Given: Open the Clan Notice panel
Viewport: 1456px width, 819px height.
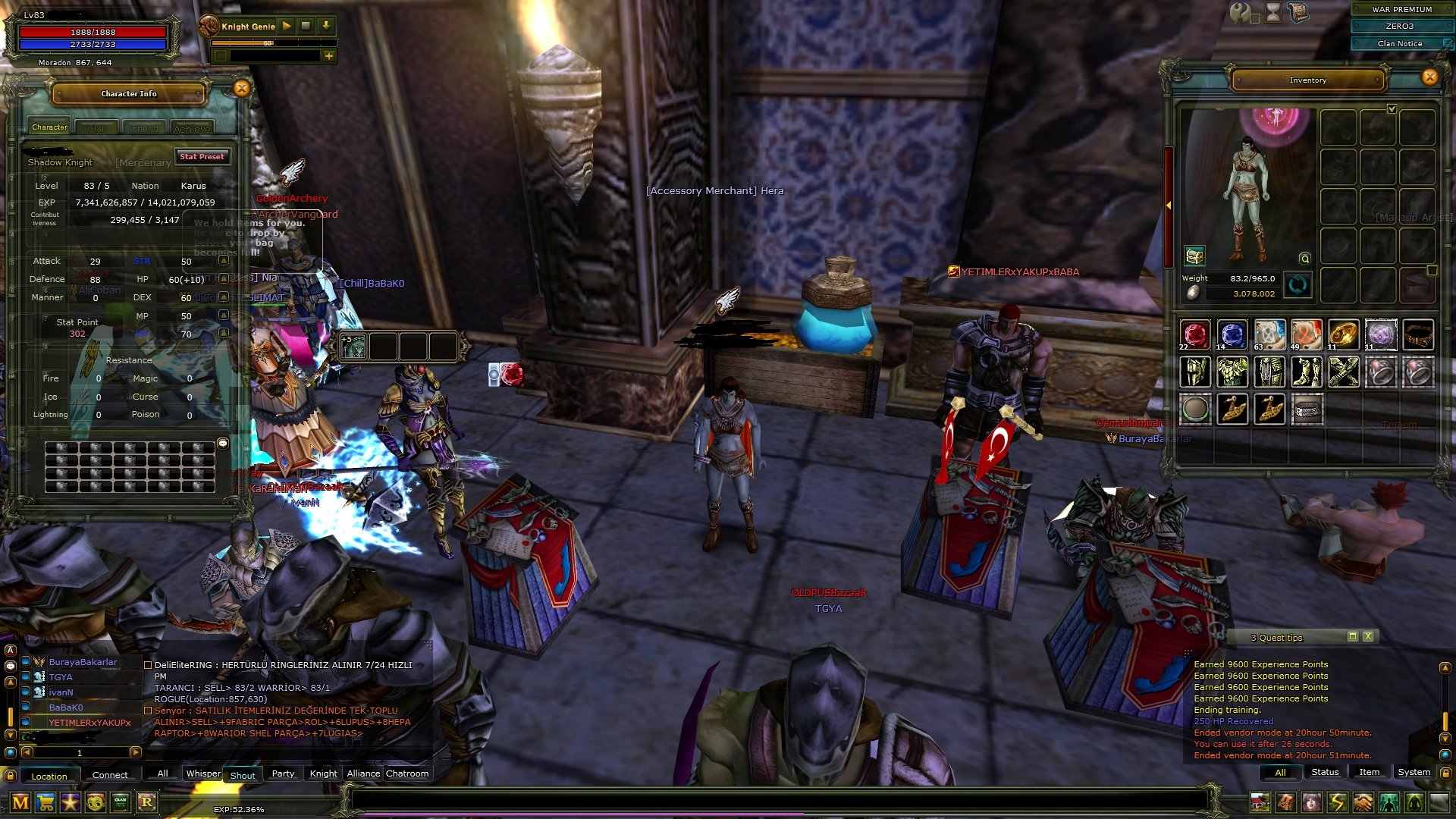Looking at the screenshot, I should click(x=1400, y=44).
